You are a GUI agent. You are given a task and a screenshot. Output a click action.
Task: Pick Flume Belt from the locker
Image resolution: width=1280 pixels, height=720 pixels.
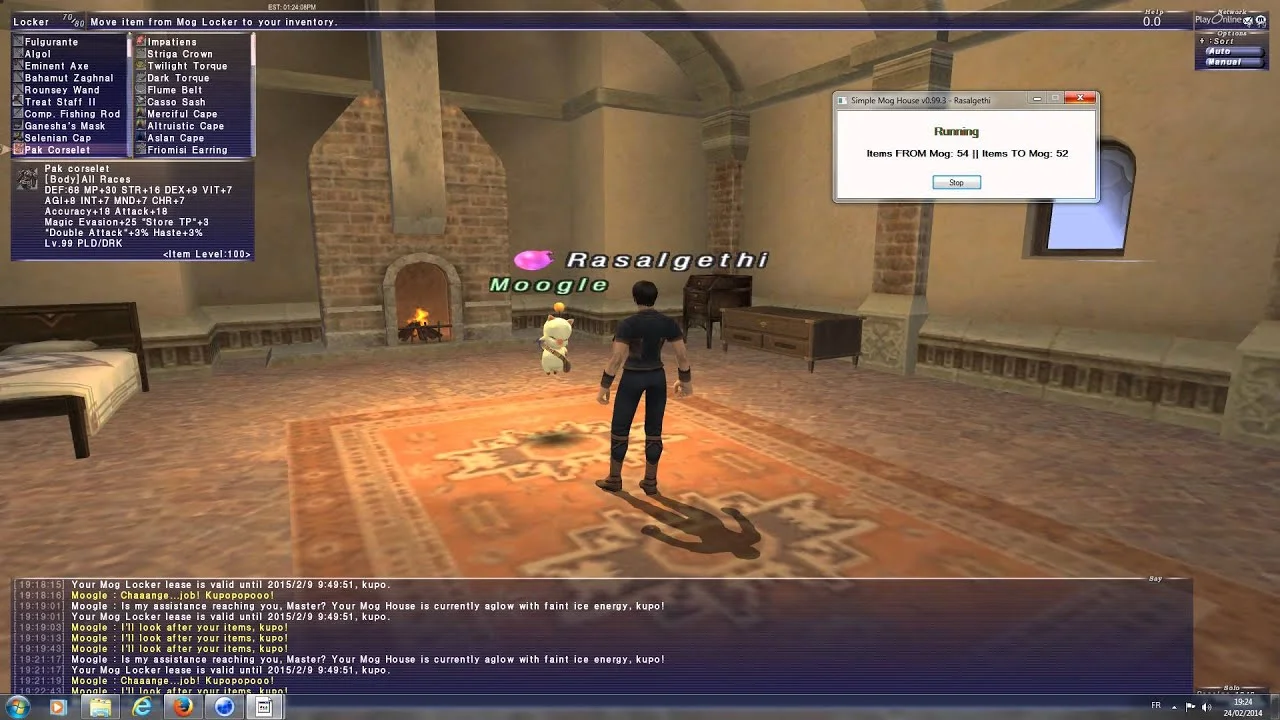coord(174,90)
